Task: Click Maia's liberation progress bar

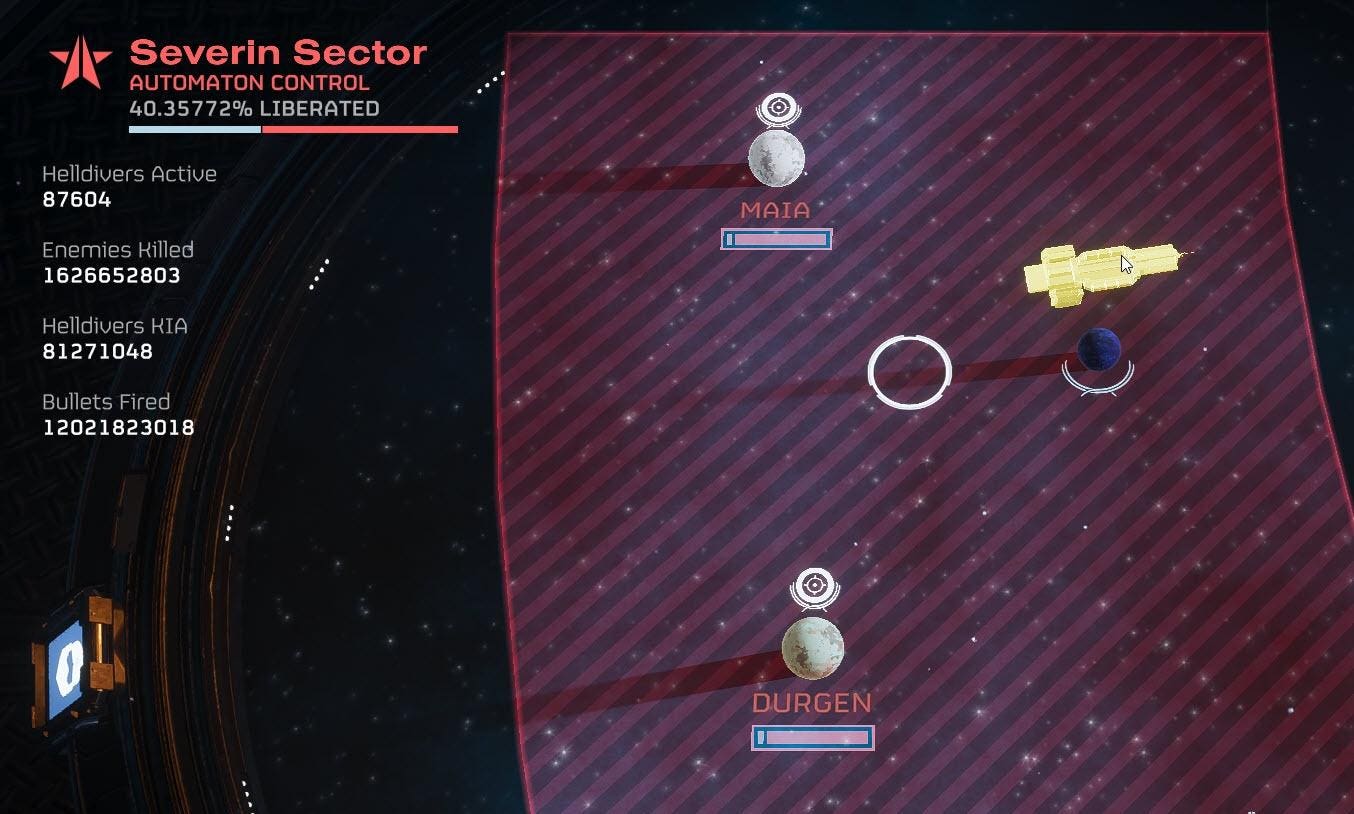Action: pos(776,240)
